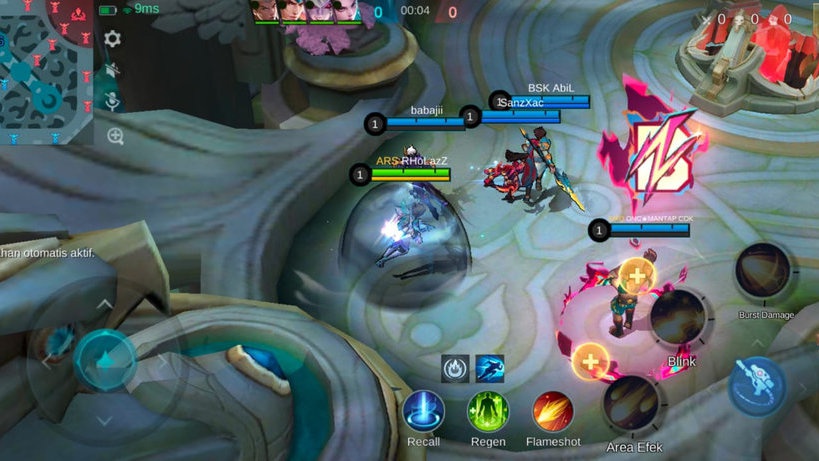The height and width of the screenshot is (461, 819).
Task: Use the Regen ability
Action: [488, 411]
